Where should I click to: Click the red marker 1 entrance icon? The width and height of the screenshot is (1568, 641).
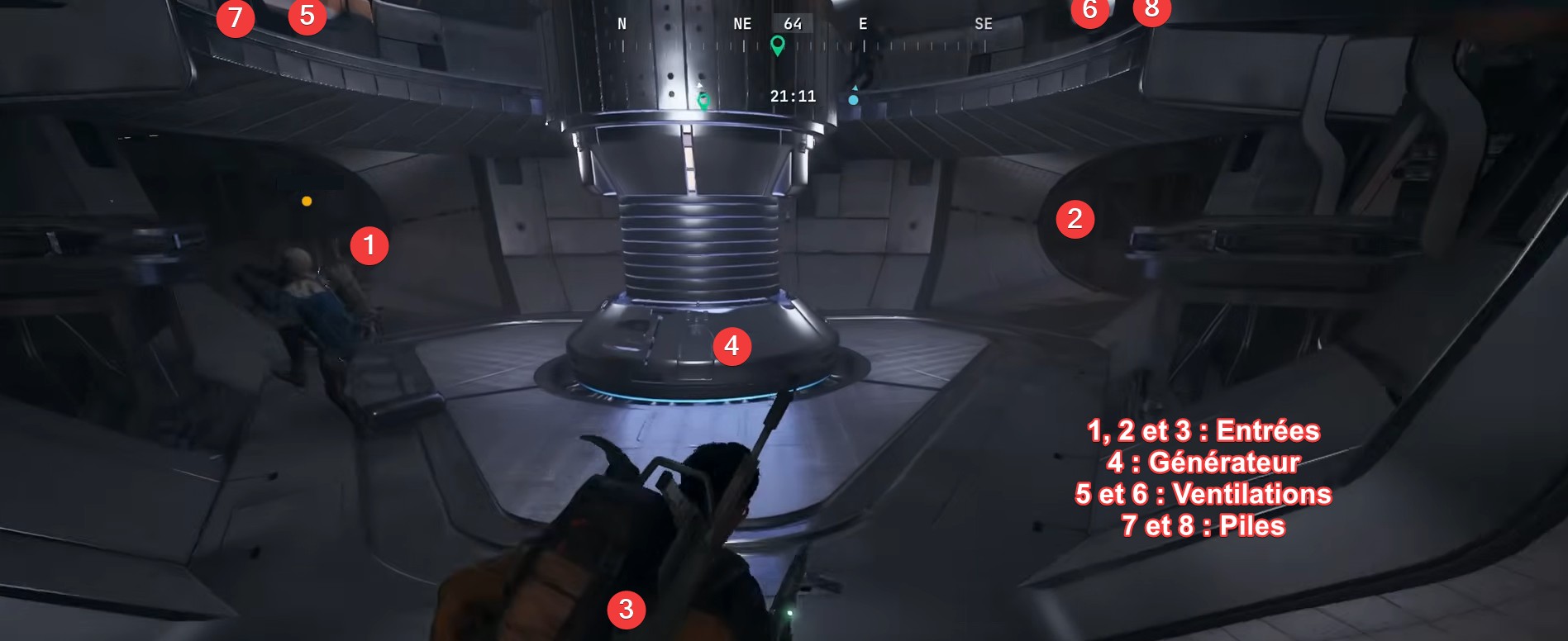(370, 245)
